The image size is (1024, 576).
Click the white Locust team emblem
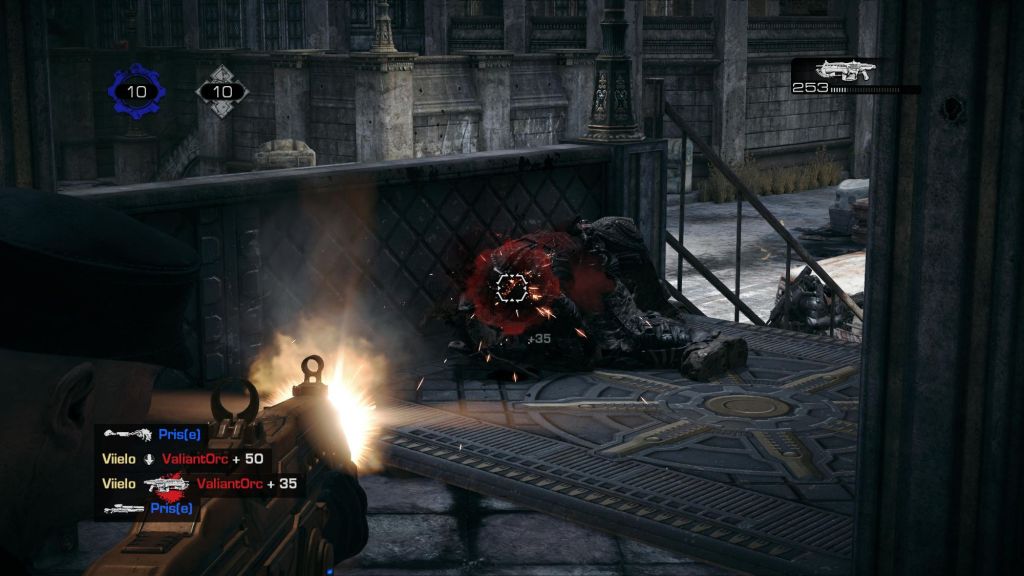[x=222, y=92]
